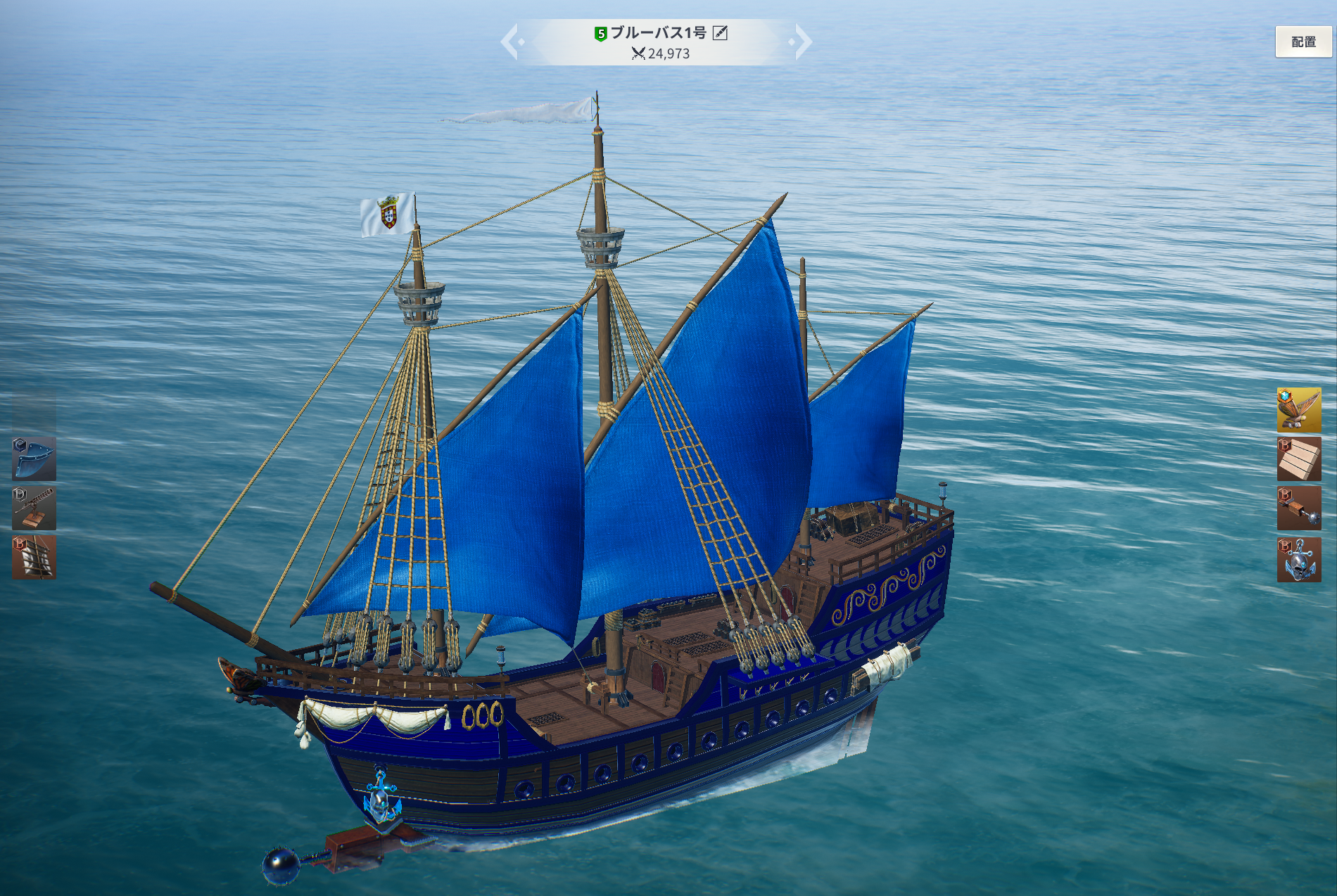Viewport: 1337px width, 896px height.
Task: Open the skull anchor equipment slot
Action: coord(1298,559)
